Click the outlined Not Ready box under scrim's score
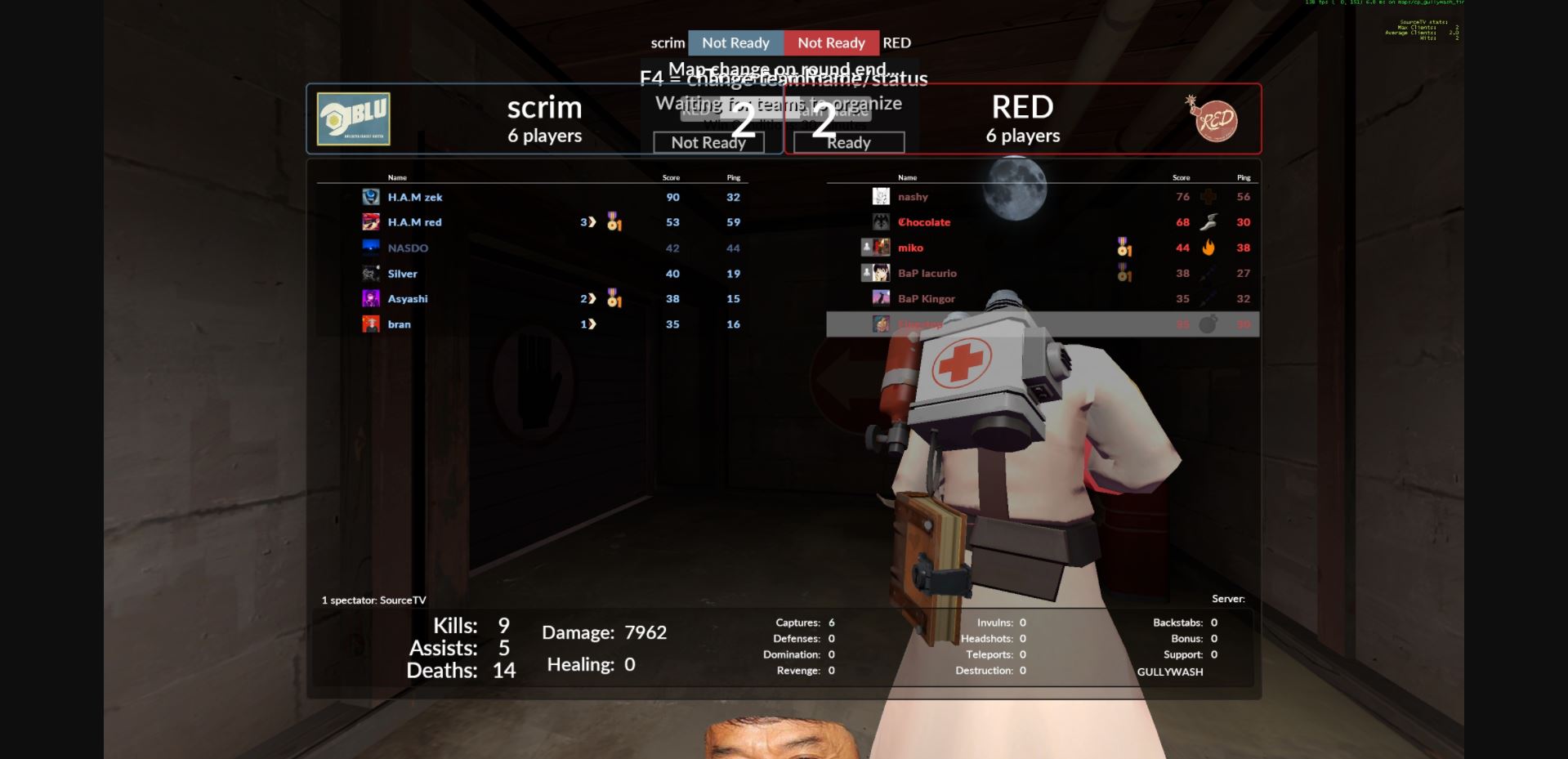 pos(708,143)
